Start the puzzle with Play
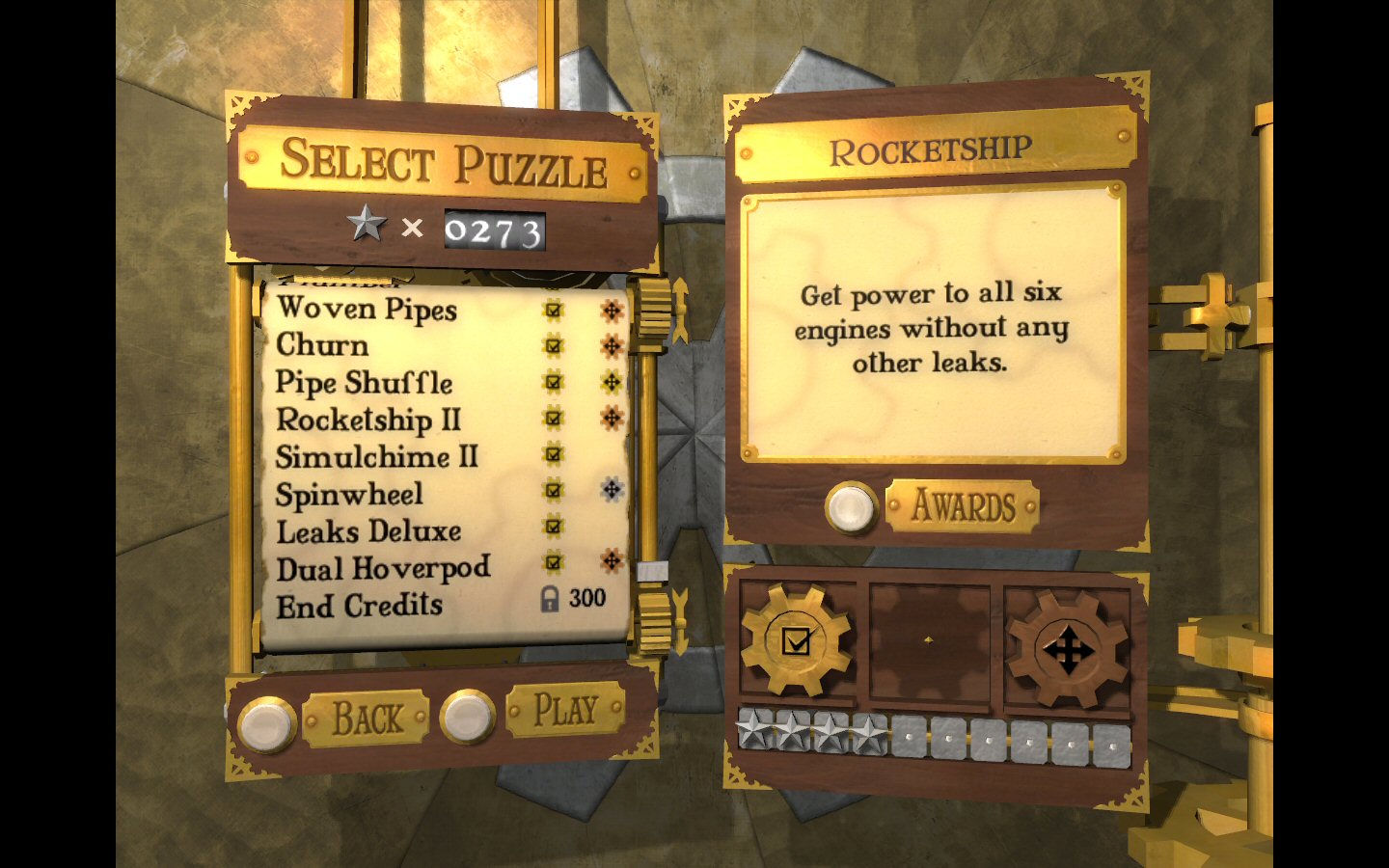1389x868 pixels. pyautogui.click(x=565, y=711)
